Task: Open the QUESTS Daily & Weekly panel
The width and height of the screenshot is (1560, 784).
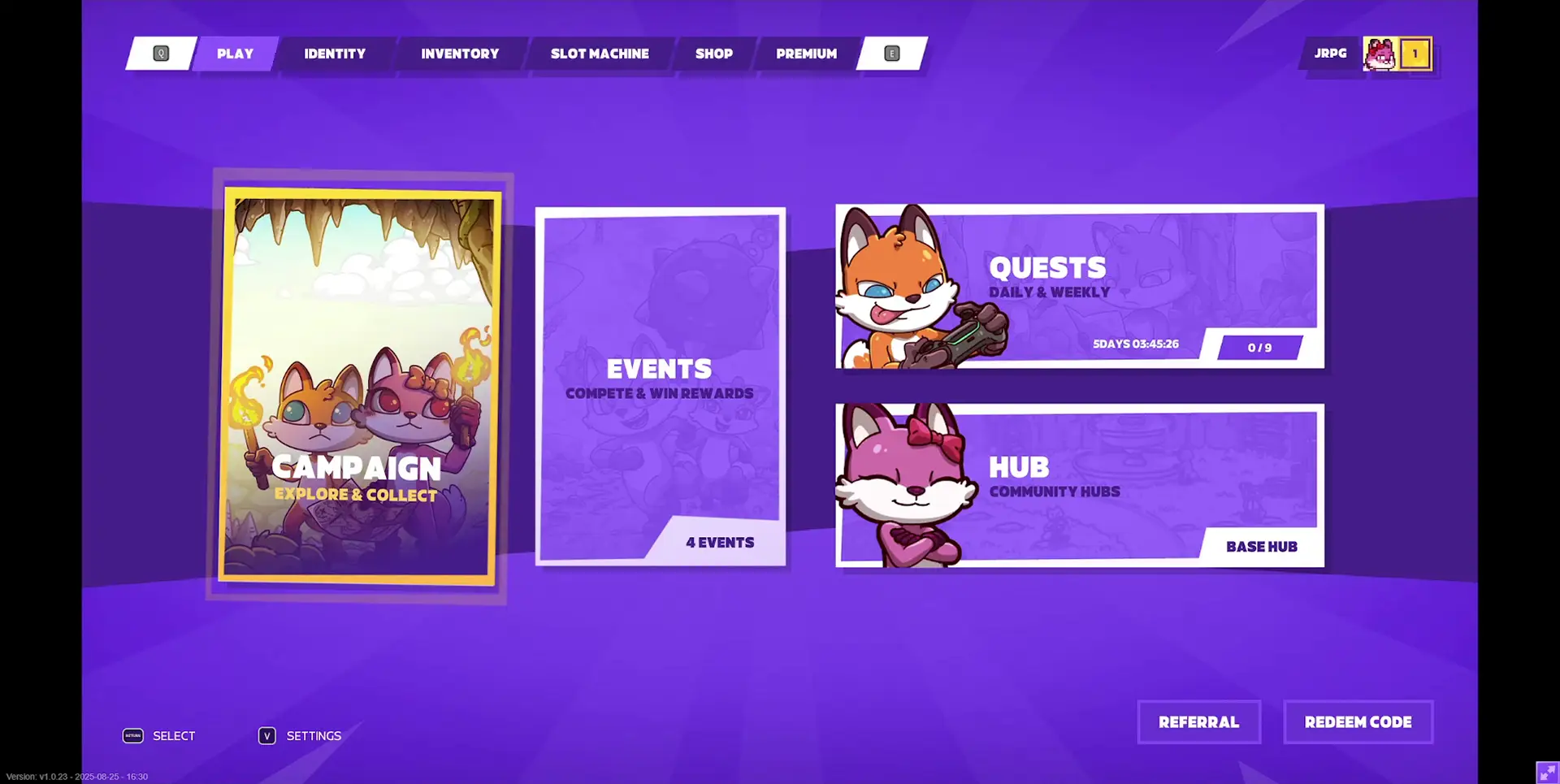Action: [x=1081, y=286]
